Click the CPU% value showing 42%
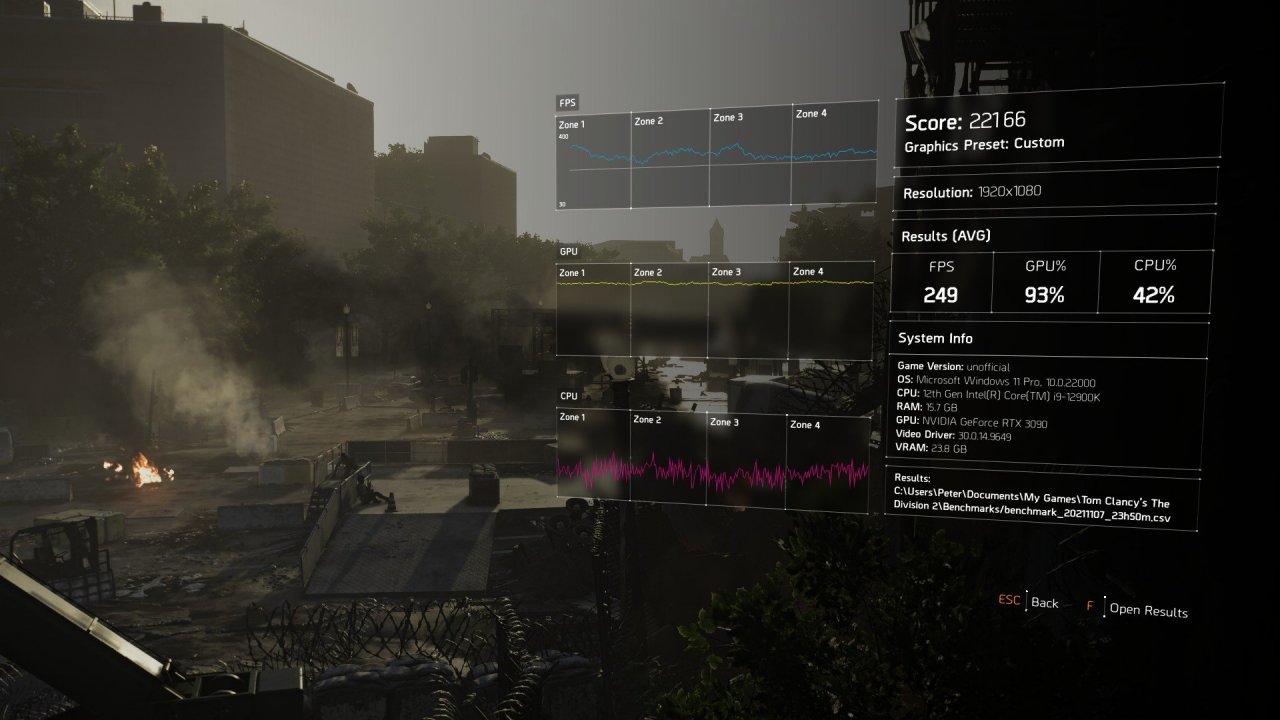Image resolution: width=1280 pixels, height=720 pixels. [1154, 295]
